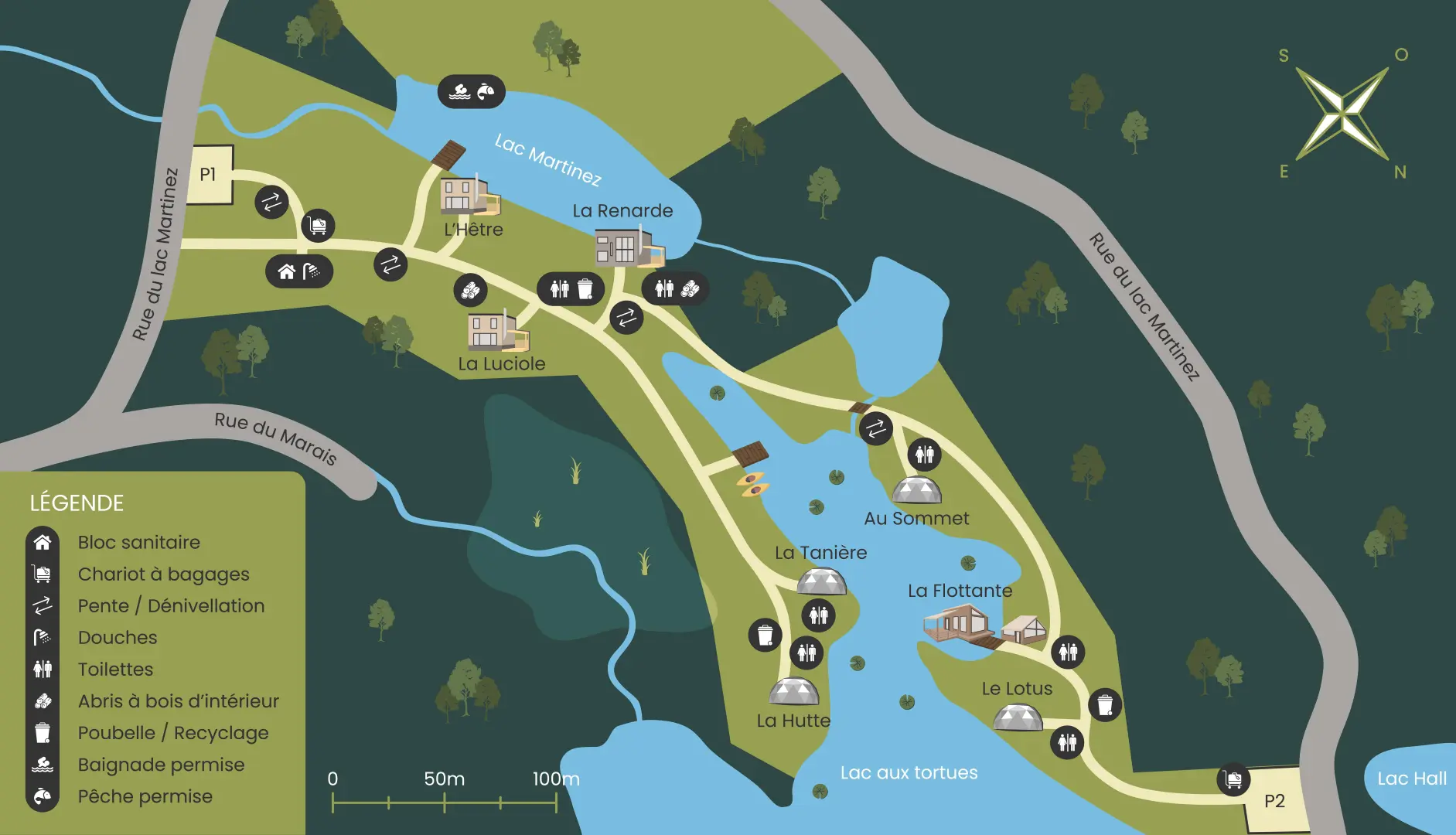Open the sanitary block and showers marker
1456x835 pixels.
click(x=299, y=271)
